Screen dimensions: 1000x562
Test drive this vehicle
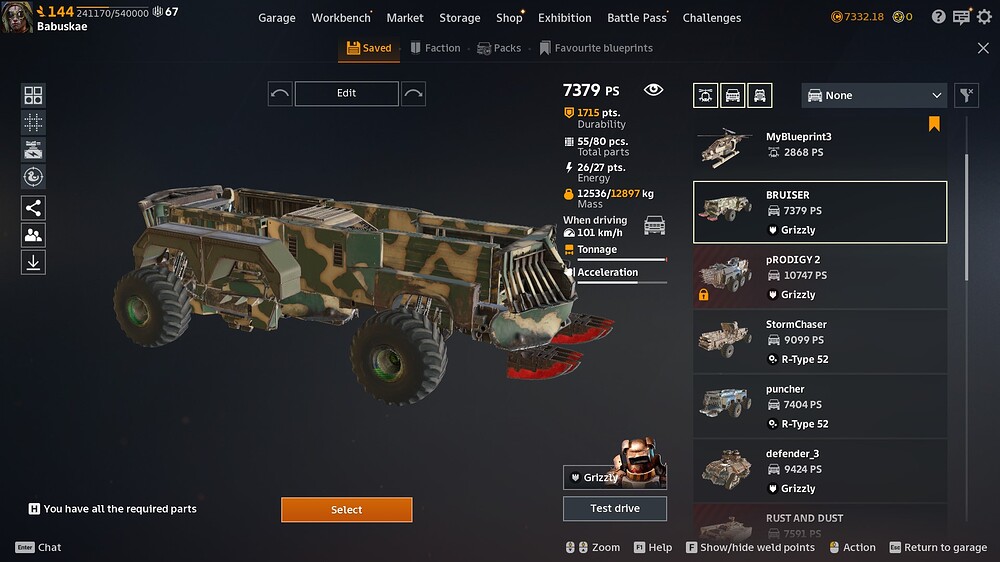tap(614, 508)
